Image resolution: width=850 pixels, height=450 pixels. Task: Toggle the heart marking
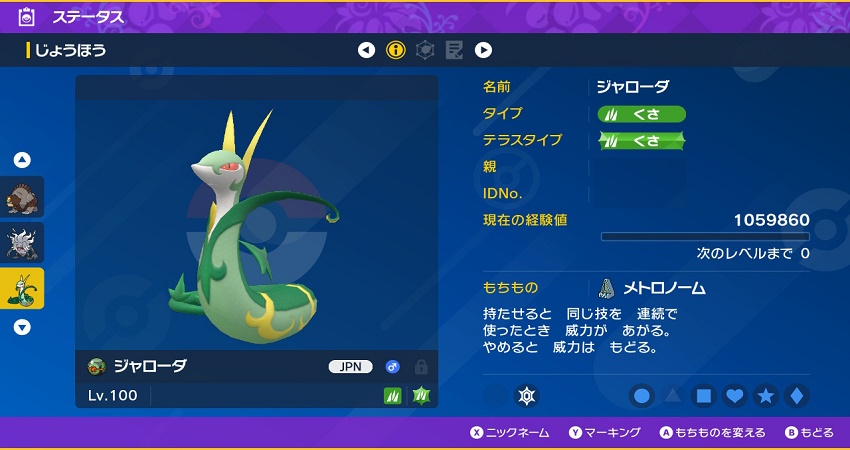pos(735,397)
